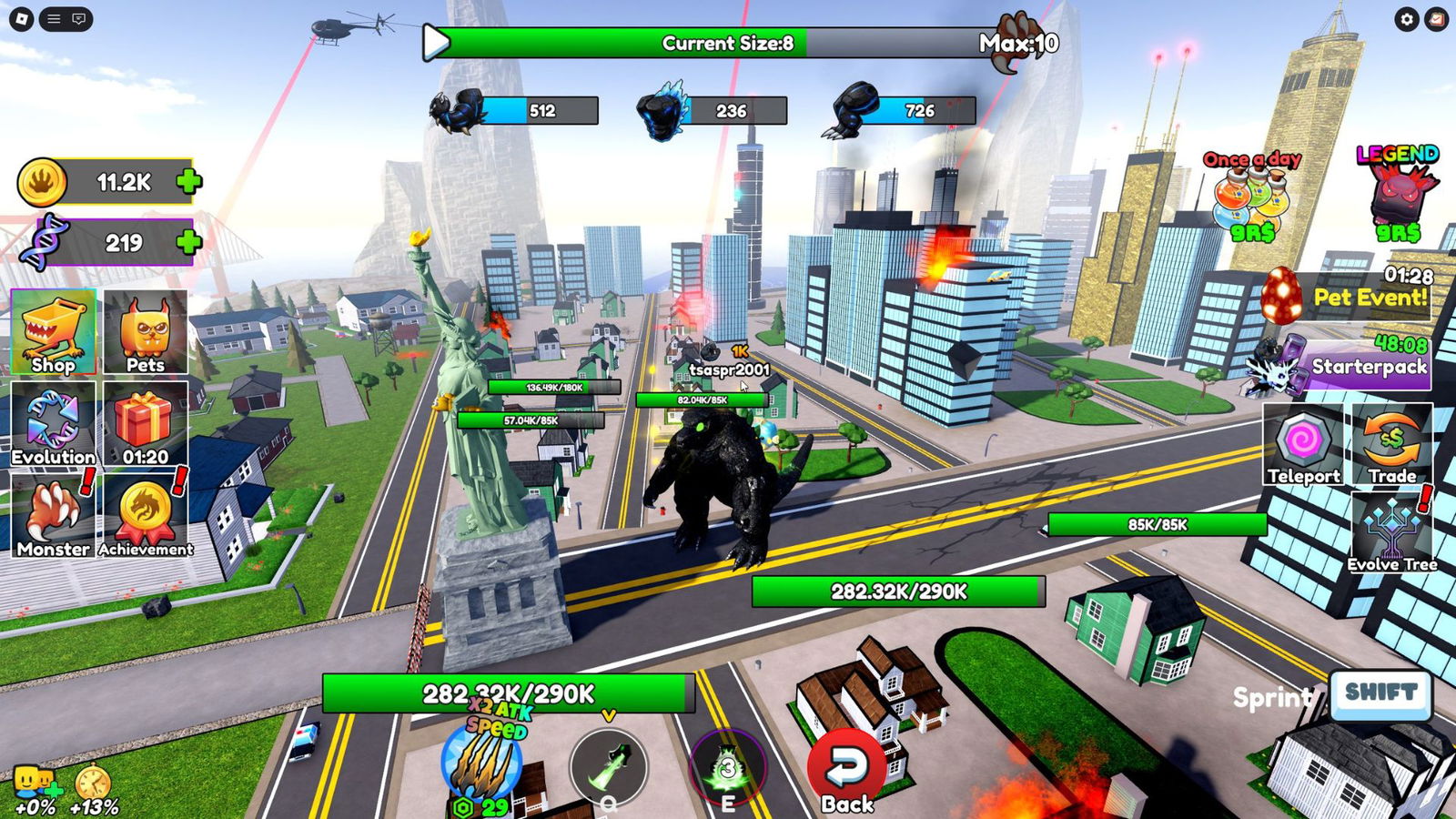The height and width of the screenshot is (819, 1456).
Task: Open the Trade menu
Action: point(1392,445)
